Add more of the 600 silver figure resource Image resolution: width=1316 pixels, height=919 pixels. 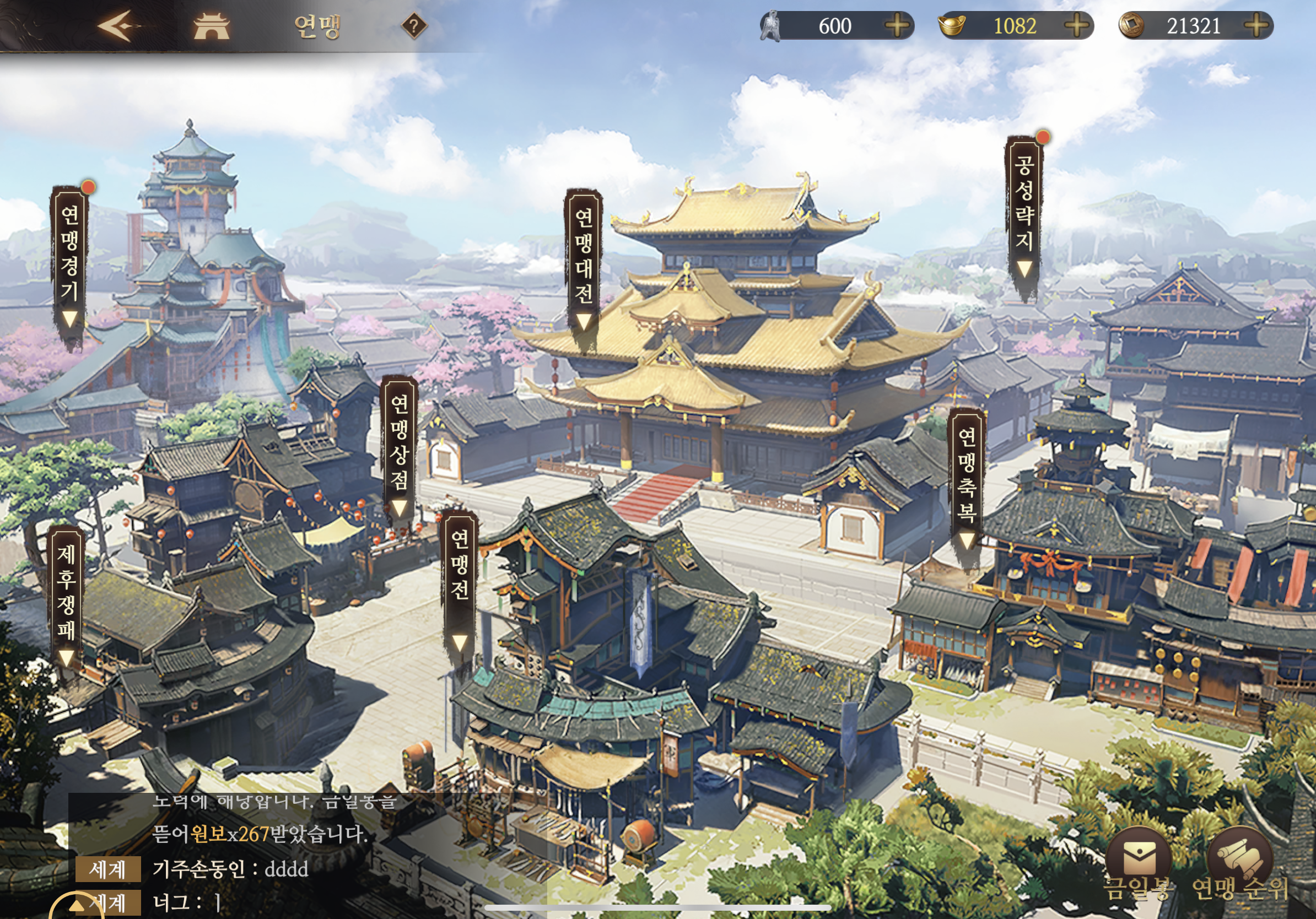point(897,26)
